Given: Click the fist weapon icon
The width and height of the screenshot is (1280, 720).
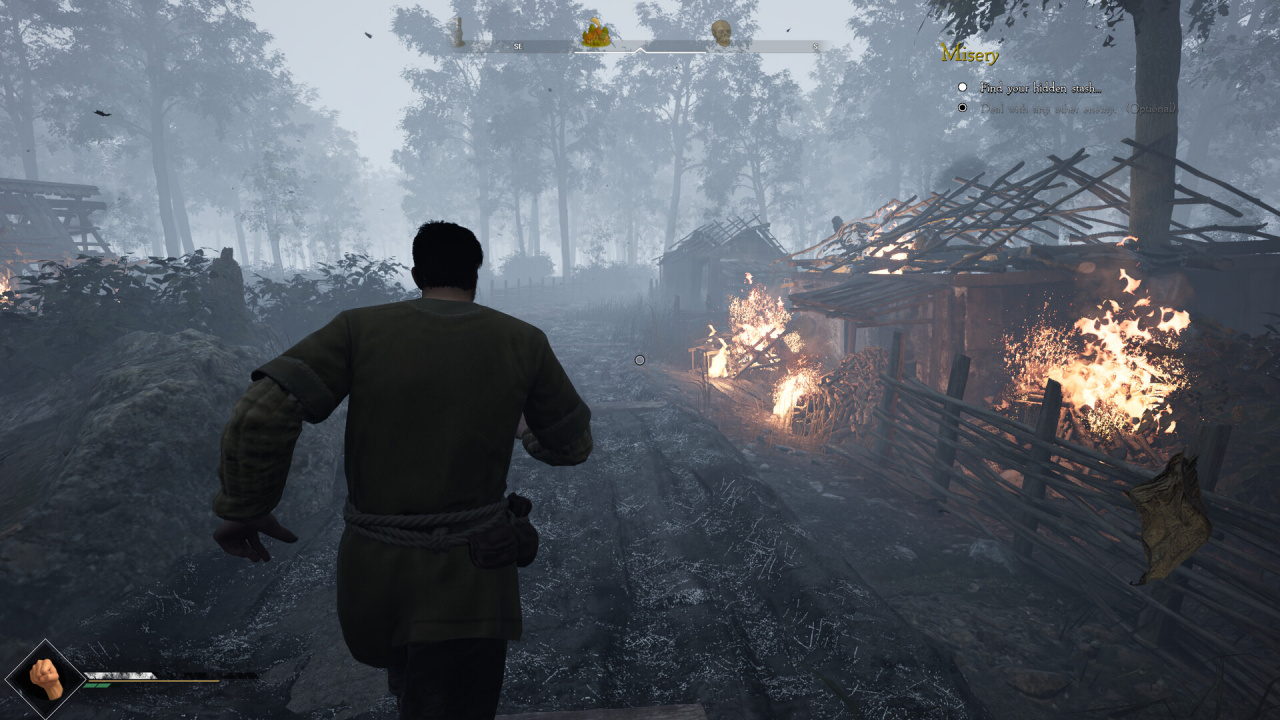Looking at the screenshot, I should tap(45, 679).
